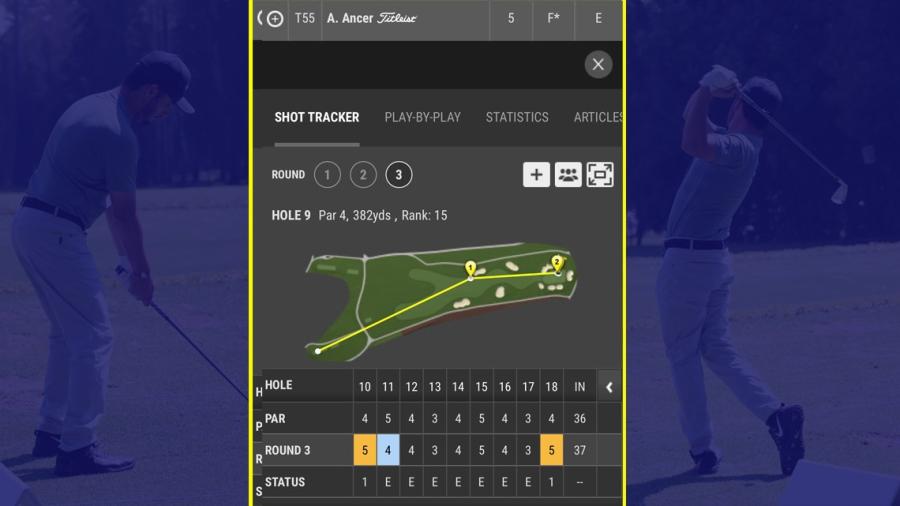Switch to Round 2
This screenshot has width=900, height=506.
pyautogui.click(x=363, y=175)
